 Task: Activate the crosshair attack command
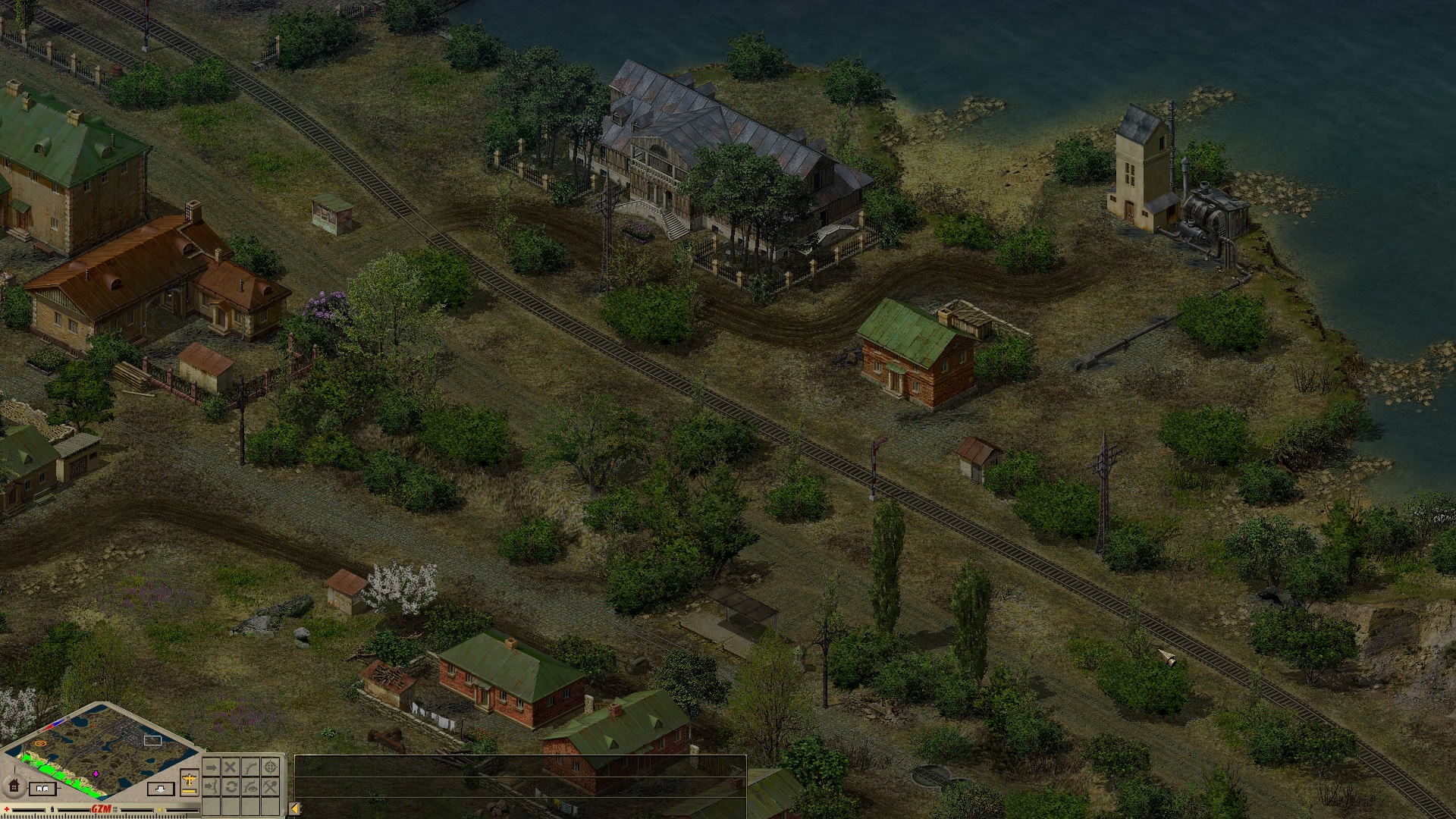pos(270,767)
